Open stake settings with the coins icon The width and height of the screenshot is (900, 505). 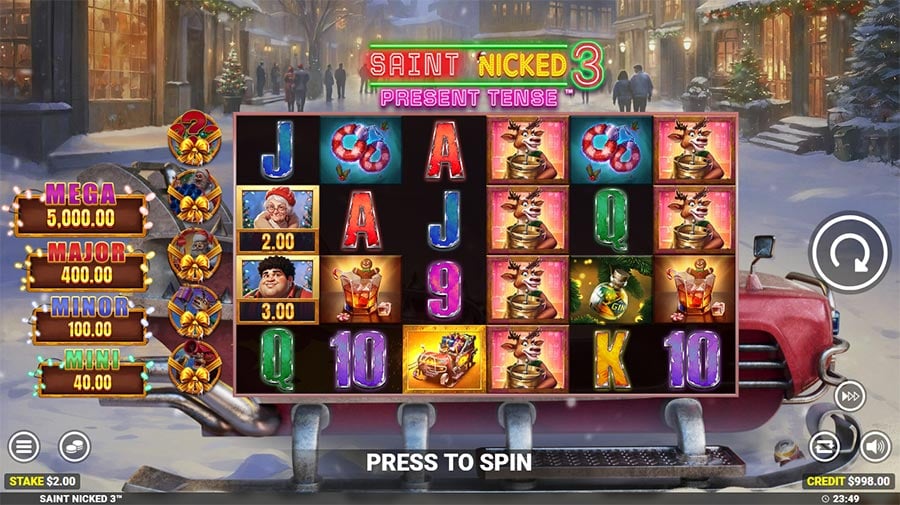click(x=74, y=446)
